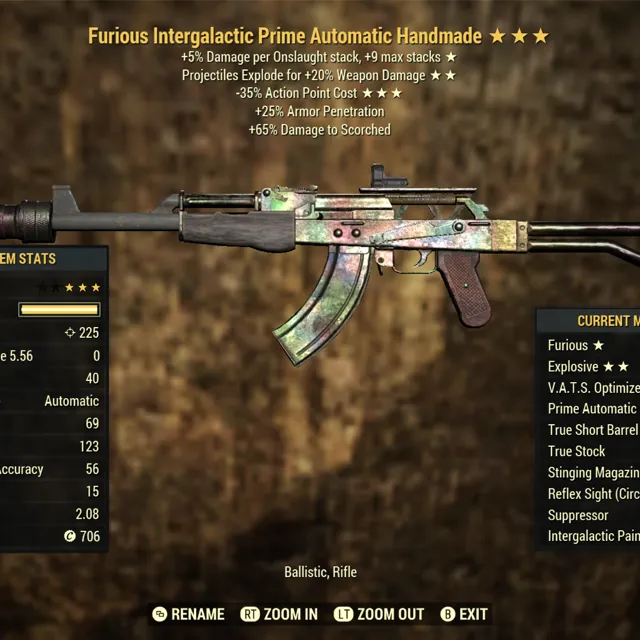Screen dimensions: 640x640
Task: Select the Prime Automatic mod row
Action: [x=592, y=408]
